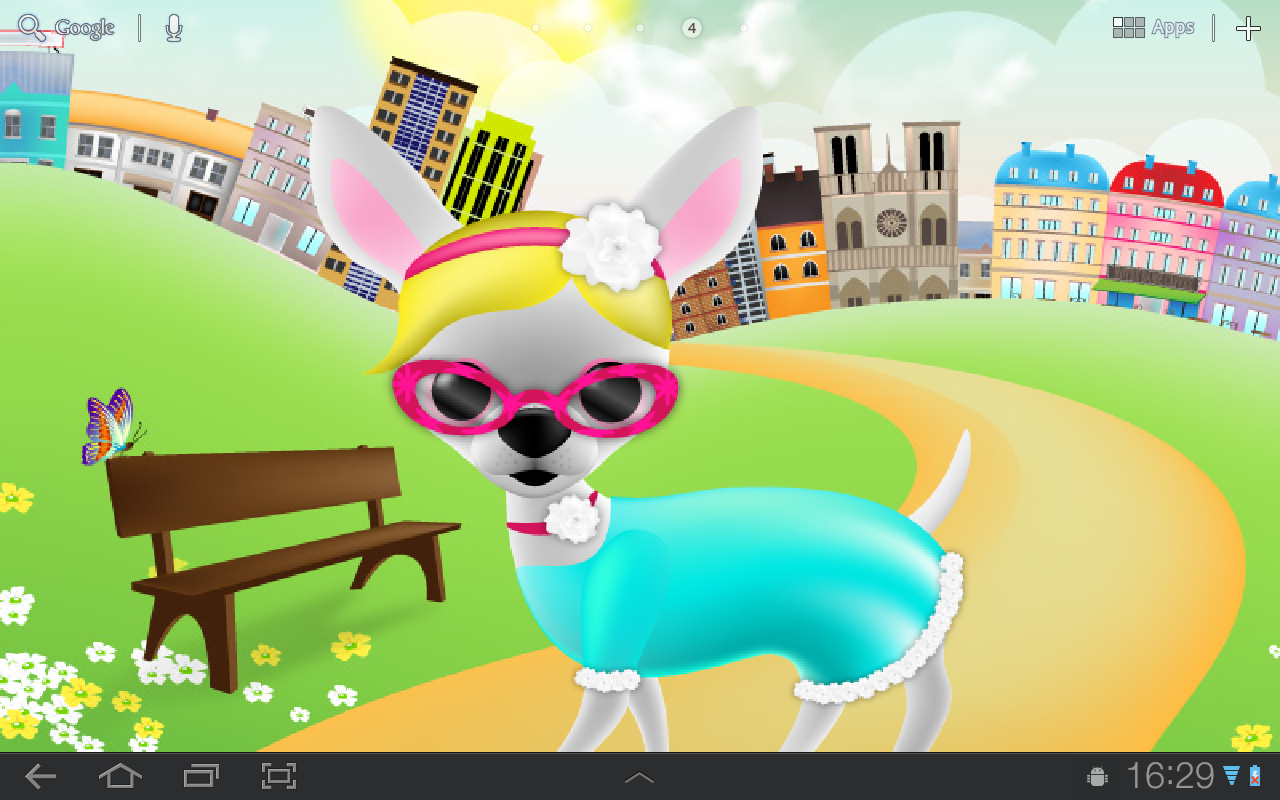This screenshot has height=800, width=1280.
Task: Tap the voice search microphone icon
Action: pyautogui.click(x=172, y=27)
